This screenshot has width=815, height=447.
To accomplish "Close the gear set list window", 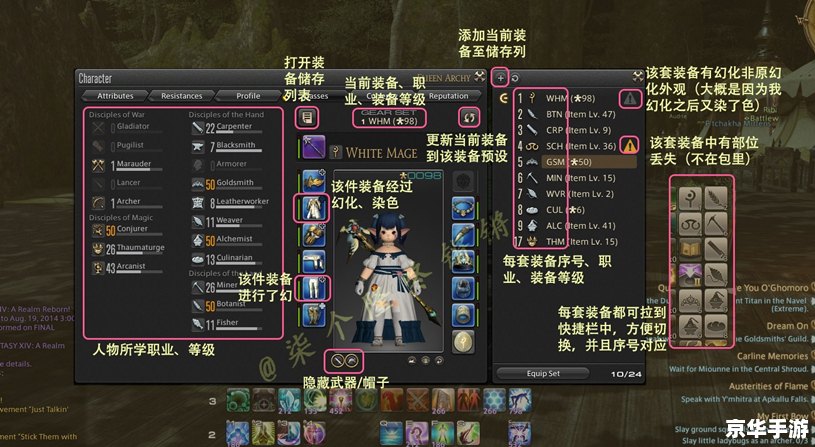I will click(637, 76).
